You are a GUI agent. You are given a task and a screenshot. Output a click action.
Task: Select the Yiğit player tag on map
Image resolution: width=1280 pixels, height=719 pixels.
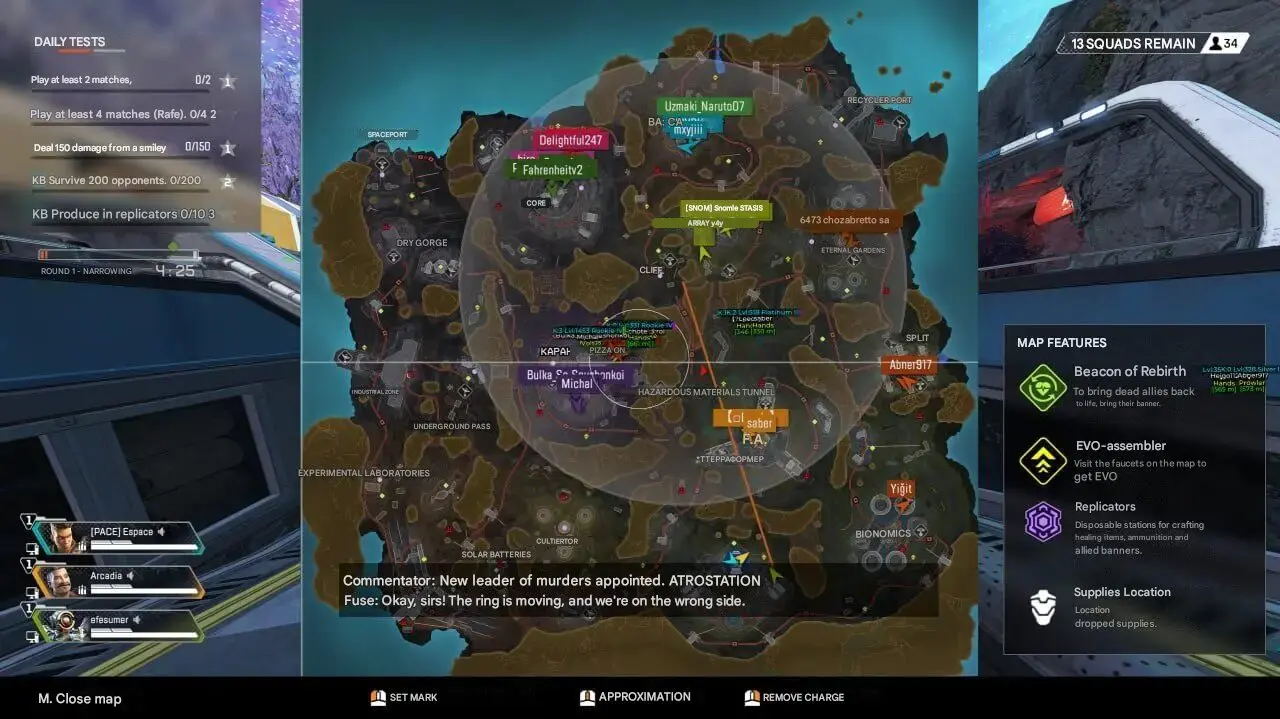[901, 489]
